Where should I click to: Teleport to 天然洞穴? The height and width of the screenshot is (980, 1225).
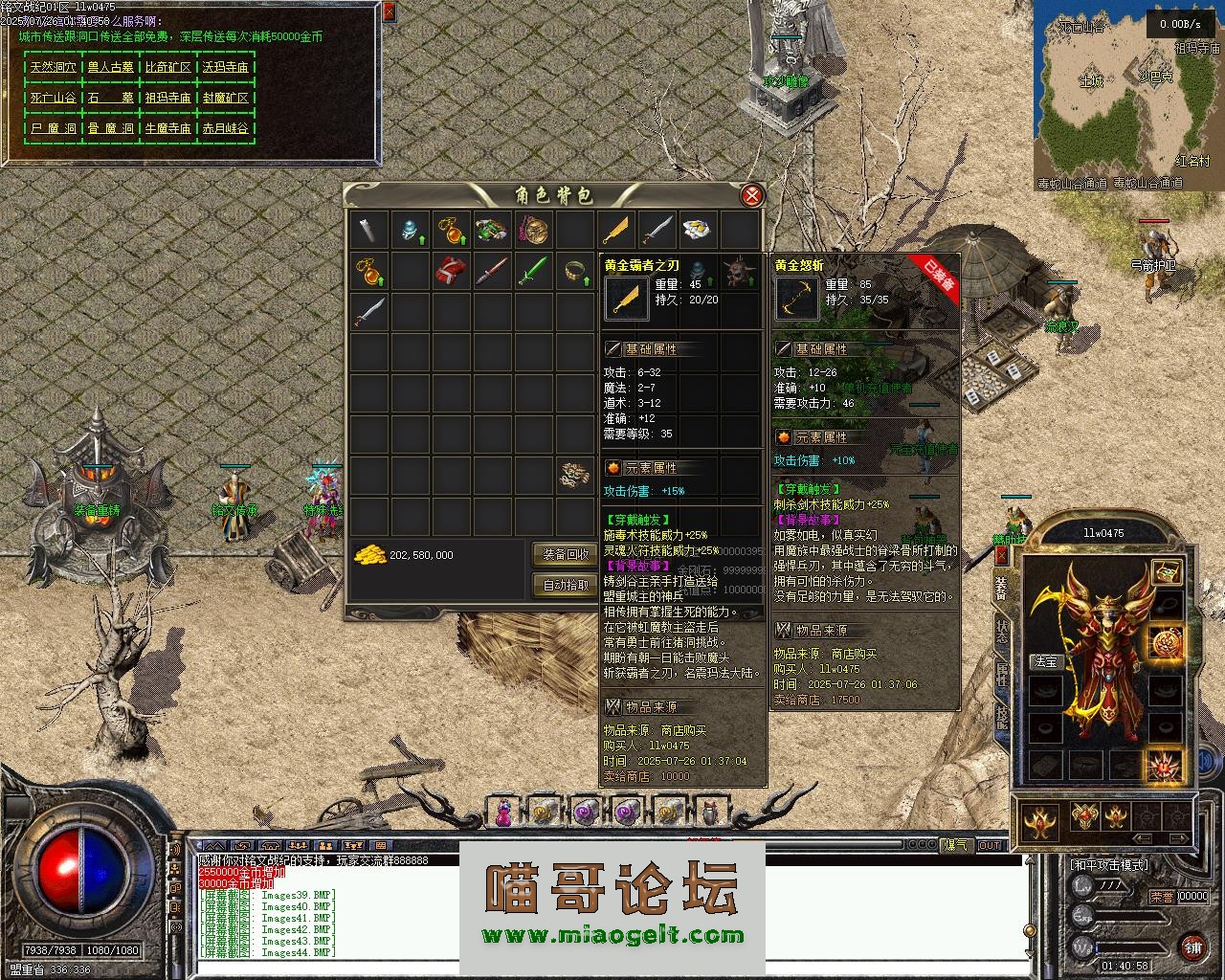pyautogui.click(x=53, y=68)
